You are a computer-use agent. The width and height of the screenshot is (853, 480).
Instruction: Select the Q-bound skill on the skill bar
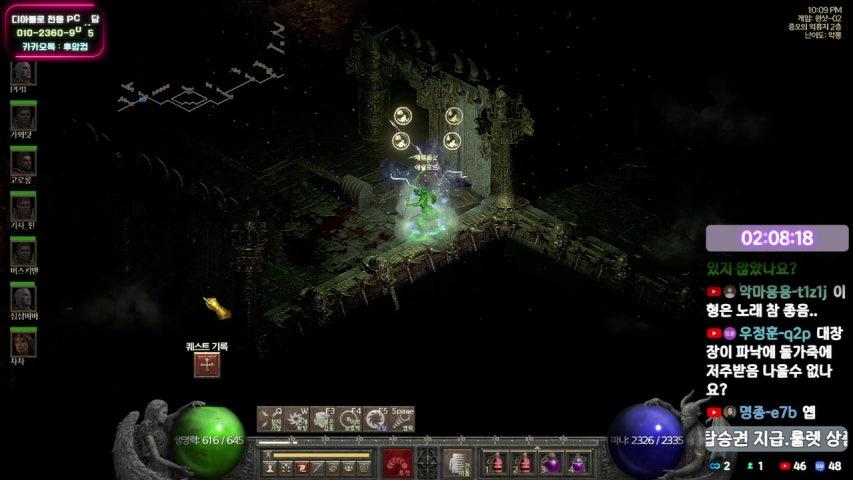tap(269, 418)
